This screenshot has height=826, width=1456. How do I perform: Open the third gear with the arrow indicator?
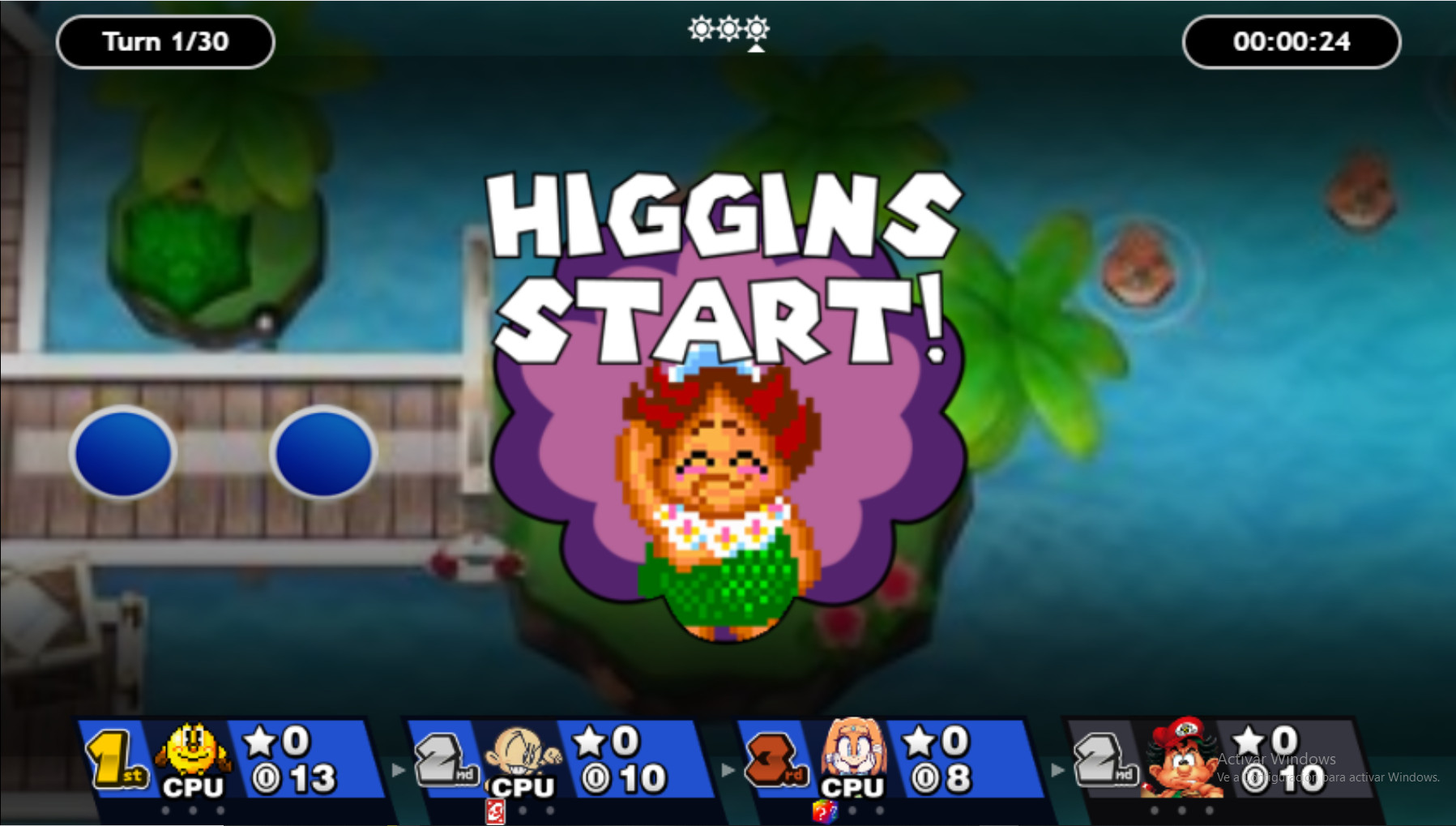[756, 29]
